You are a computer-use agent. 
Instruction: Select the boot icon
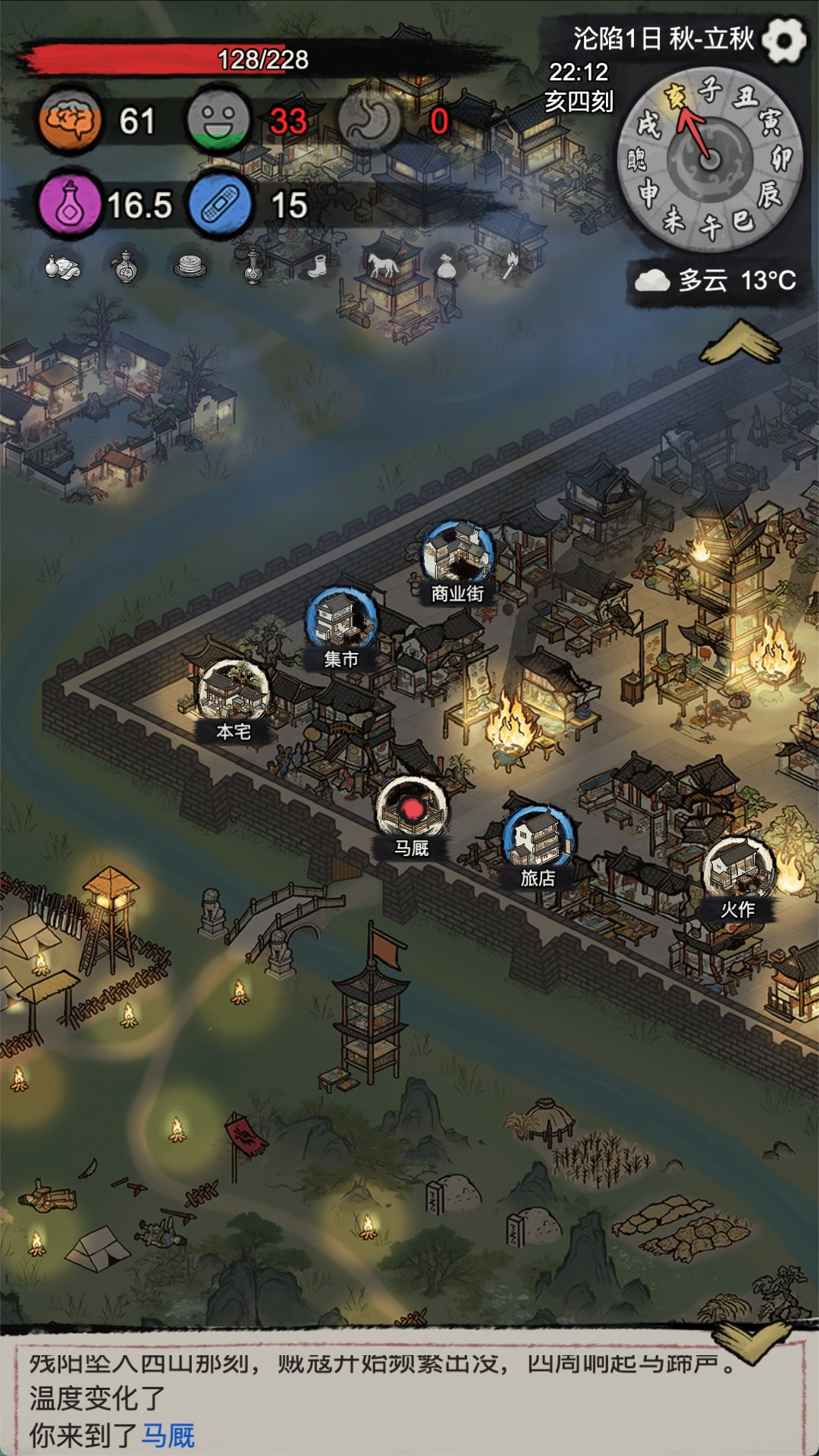coord(318,265)
